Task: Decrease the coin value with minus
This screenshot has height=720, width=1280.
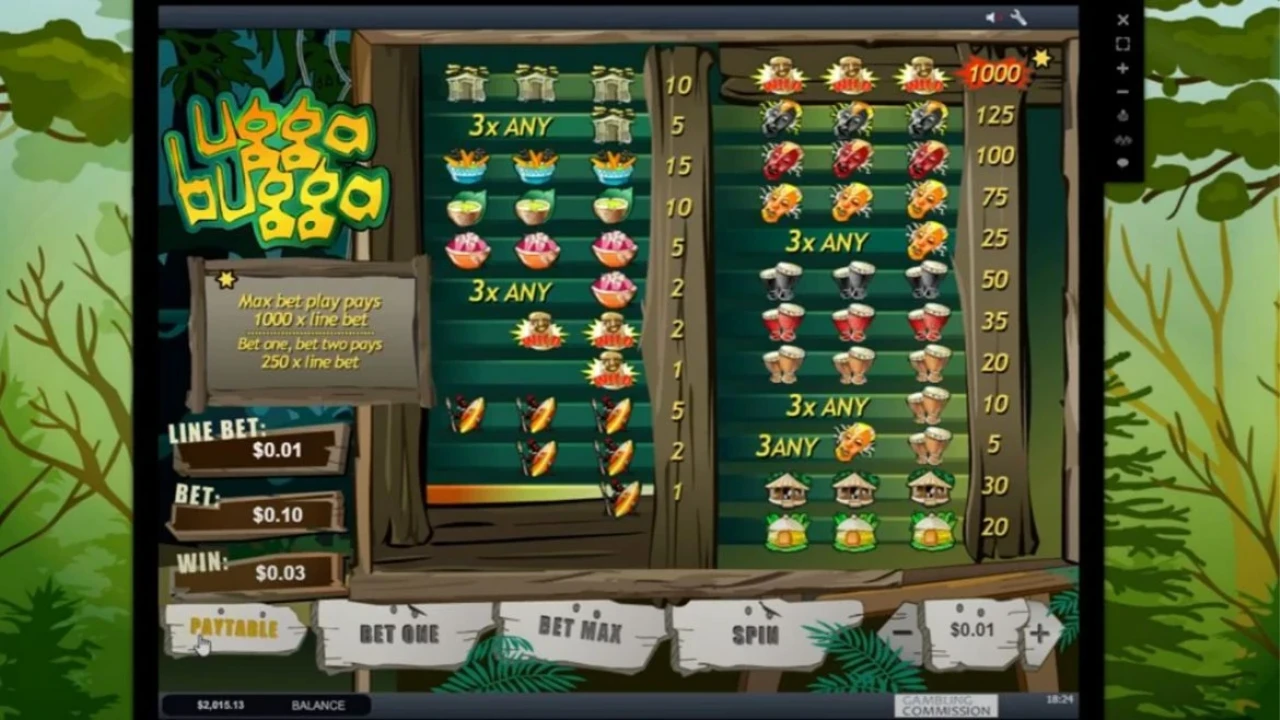Action: pyautogui.click(x=902, y=632)
